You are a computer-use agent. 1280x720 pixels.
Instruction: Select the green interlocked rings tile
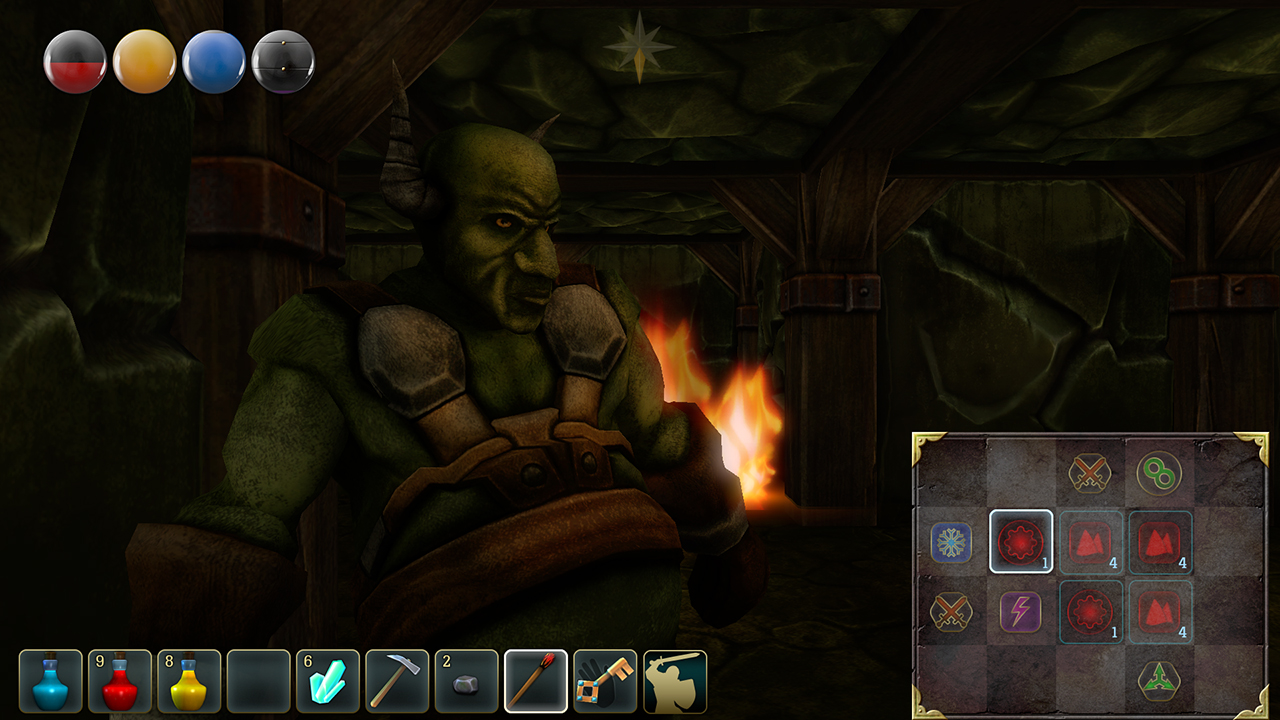coord(1159,473)
